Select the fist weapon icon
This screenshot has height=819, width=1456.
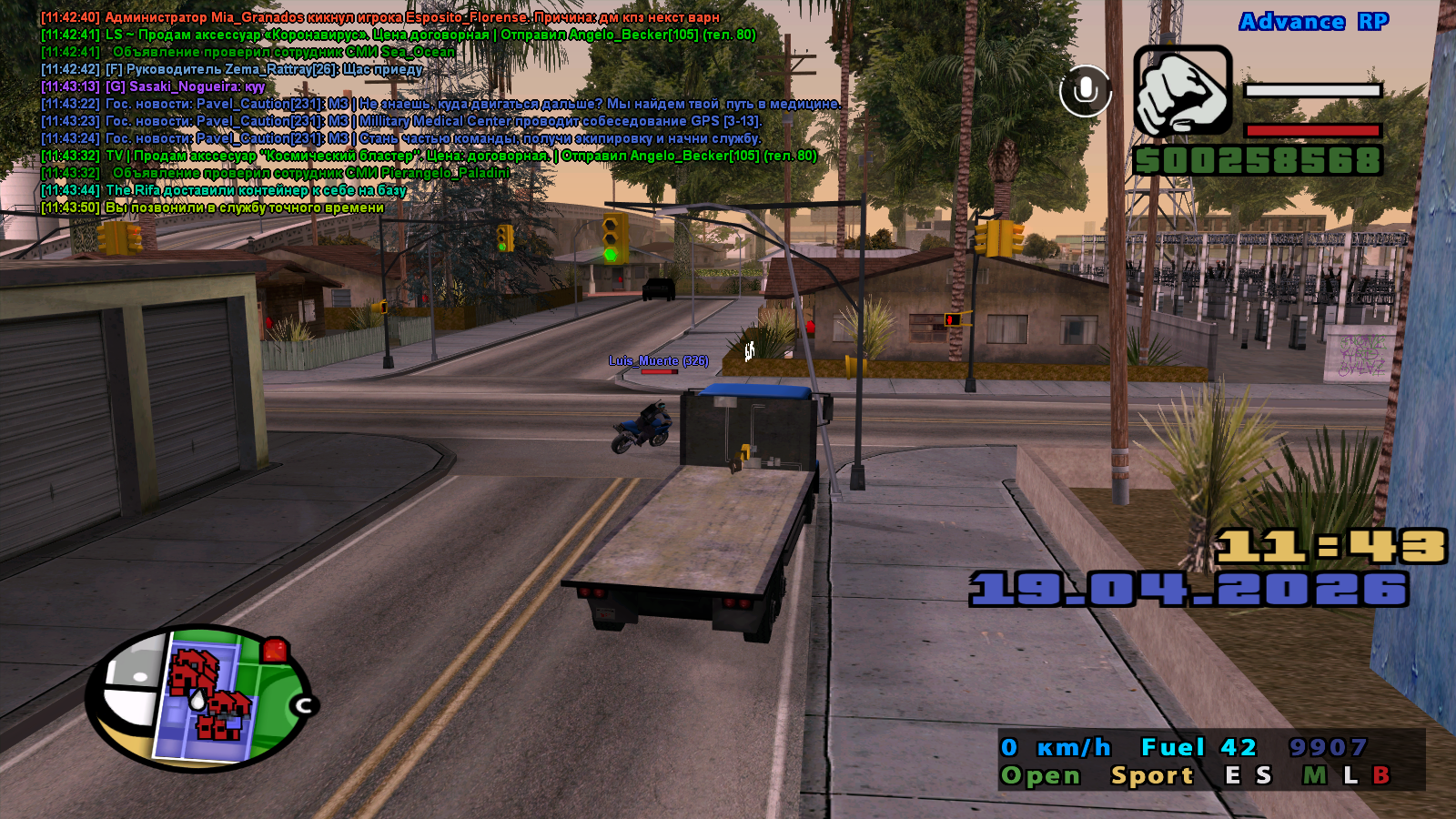click(x=1182, y=91)
